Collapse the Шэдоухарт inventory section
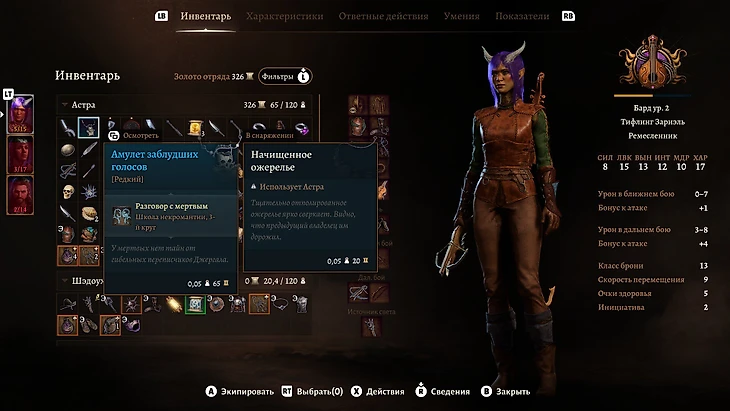 (65, 281)
